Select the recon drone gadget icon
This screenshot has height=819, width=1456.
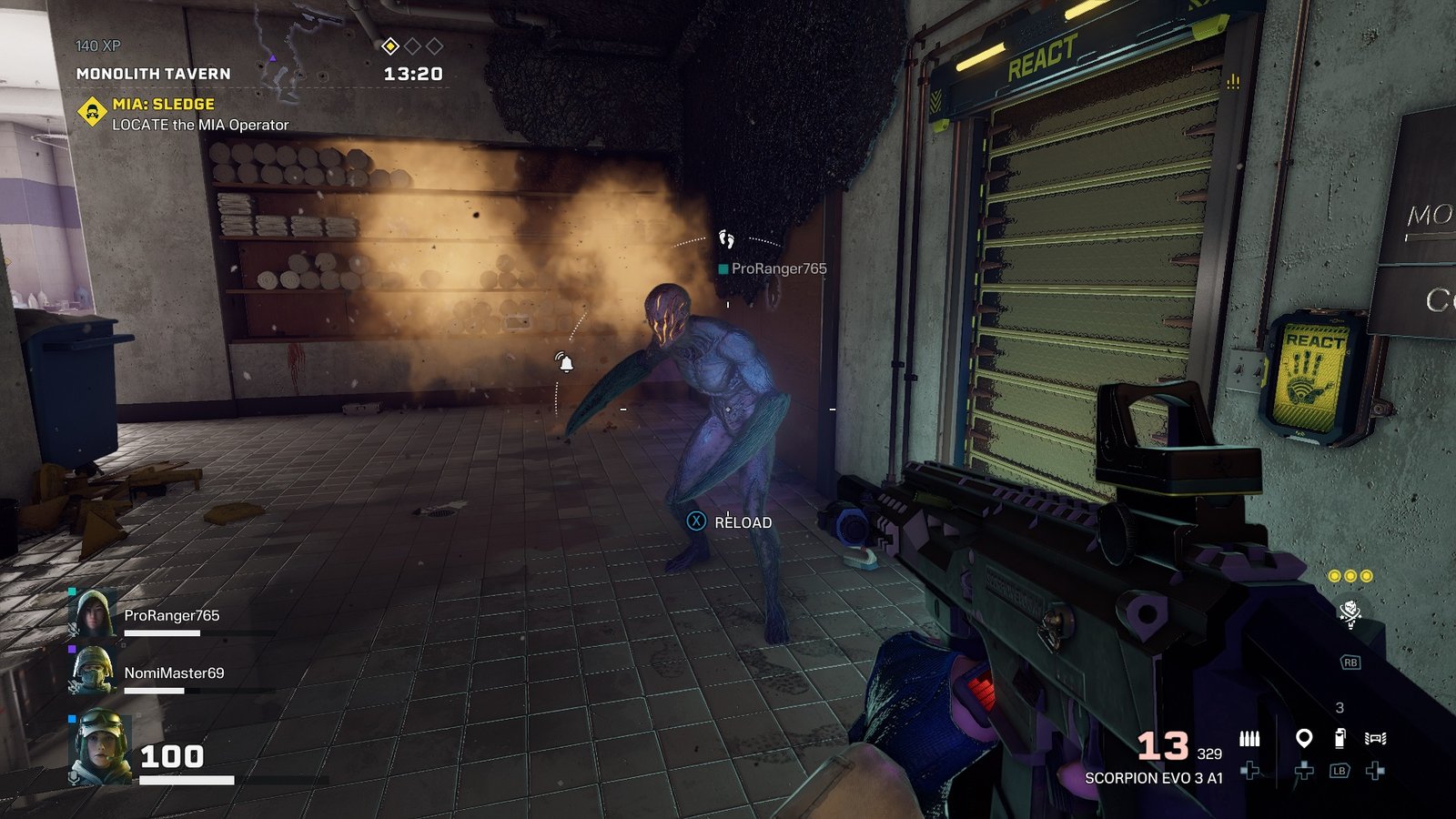click(1375, 738)
